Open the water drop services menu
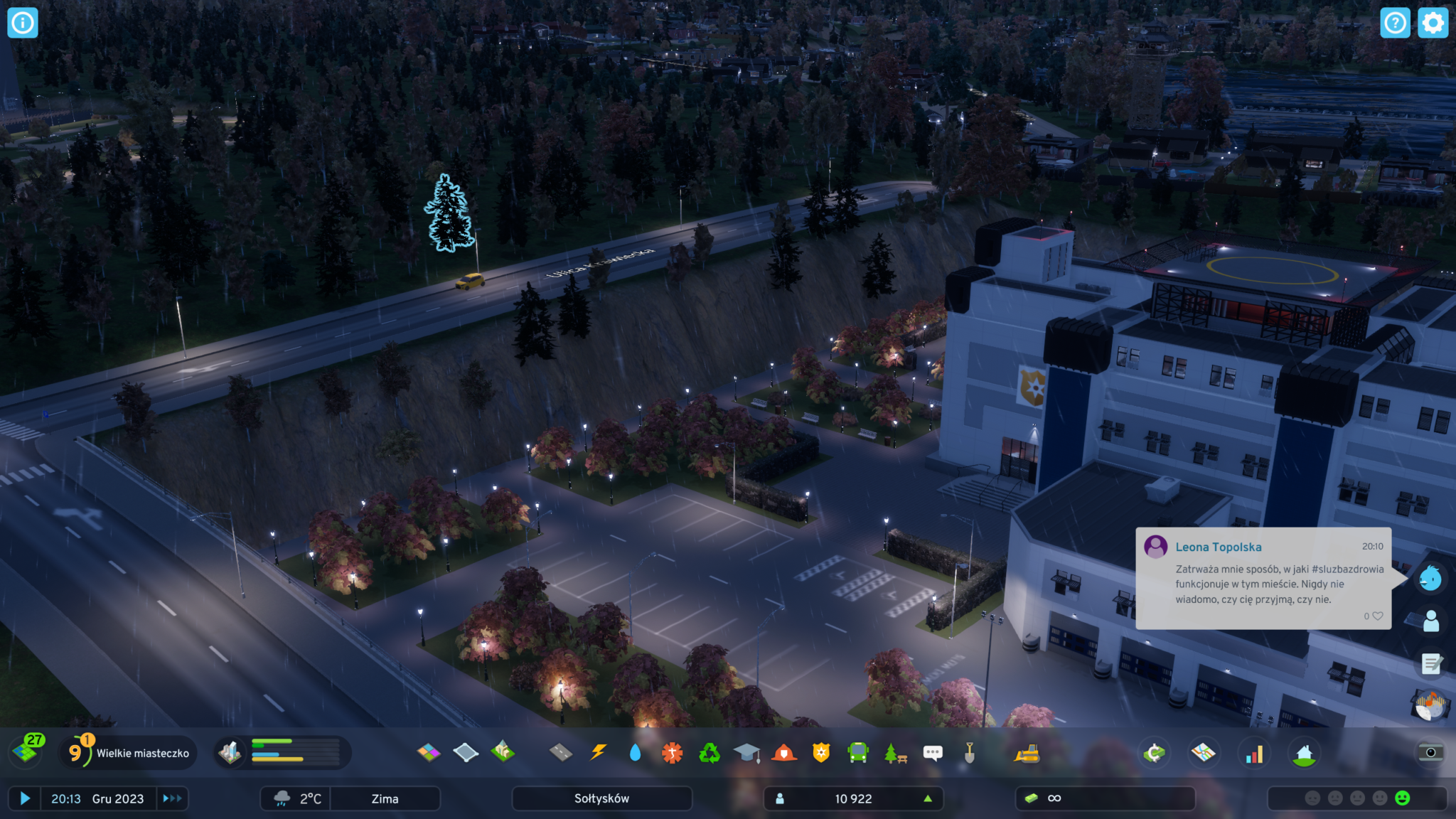This screenshot has height=819, width=1456. coord(636,752)
